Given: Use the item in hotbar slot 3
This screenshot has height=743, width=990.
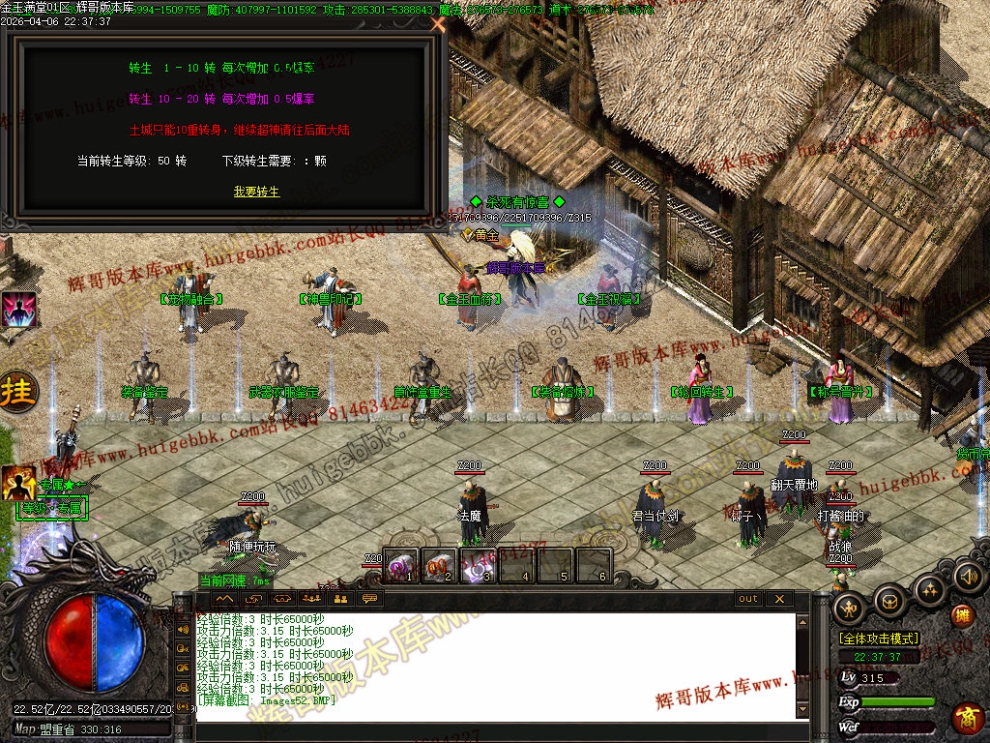Looking at the screenshot, I should click(x=476, y=566).
